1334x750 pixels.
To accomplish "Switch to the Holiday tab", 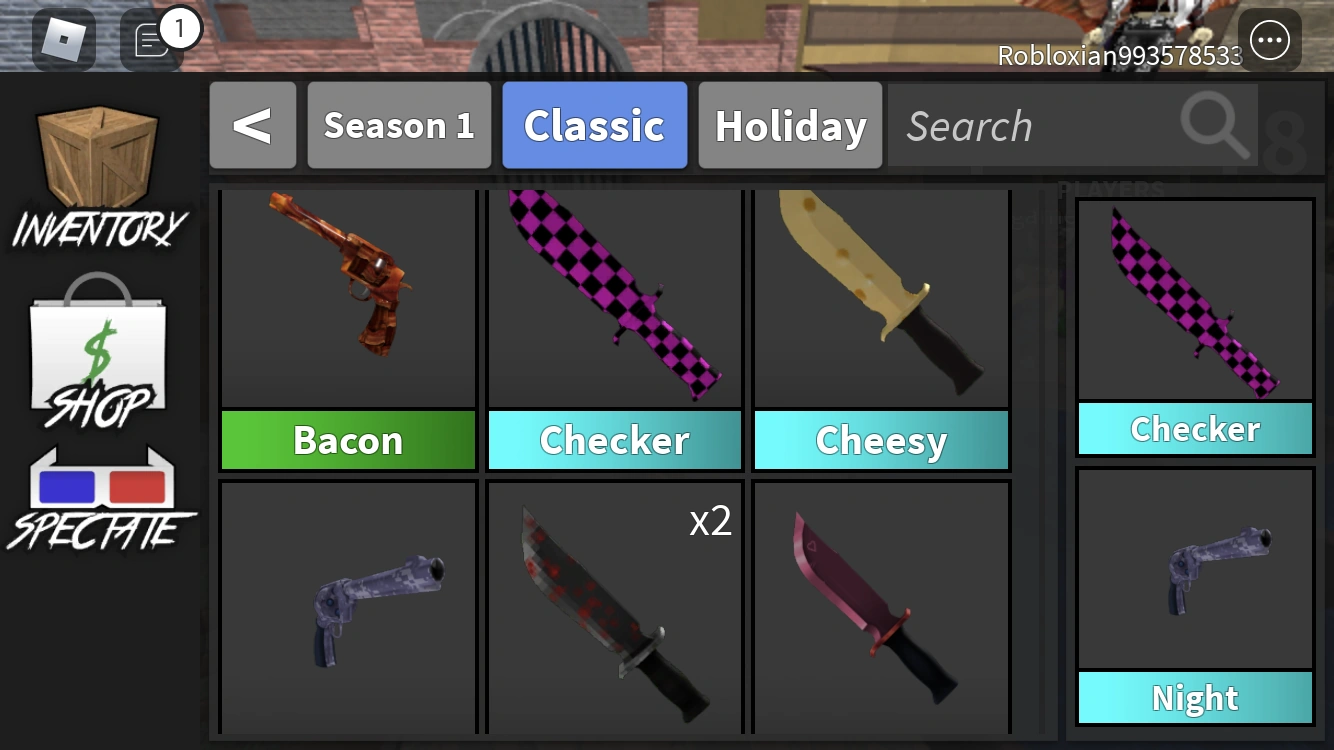I will pos(789,125).
